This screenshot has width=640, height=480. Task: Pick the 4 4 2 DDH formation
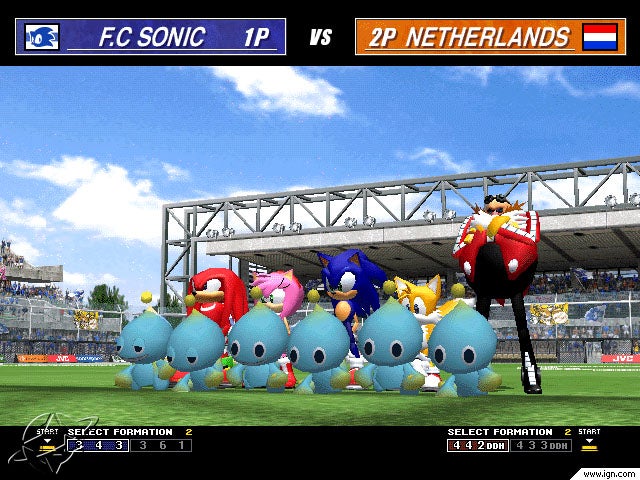(x=477, y=445)
